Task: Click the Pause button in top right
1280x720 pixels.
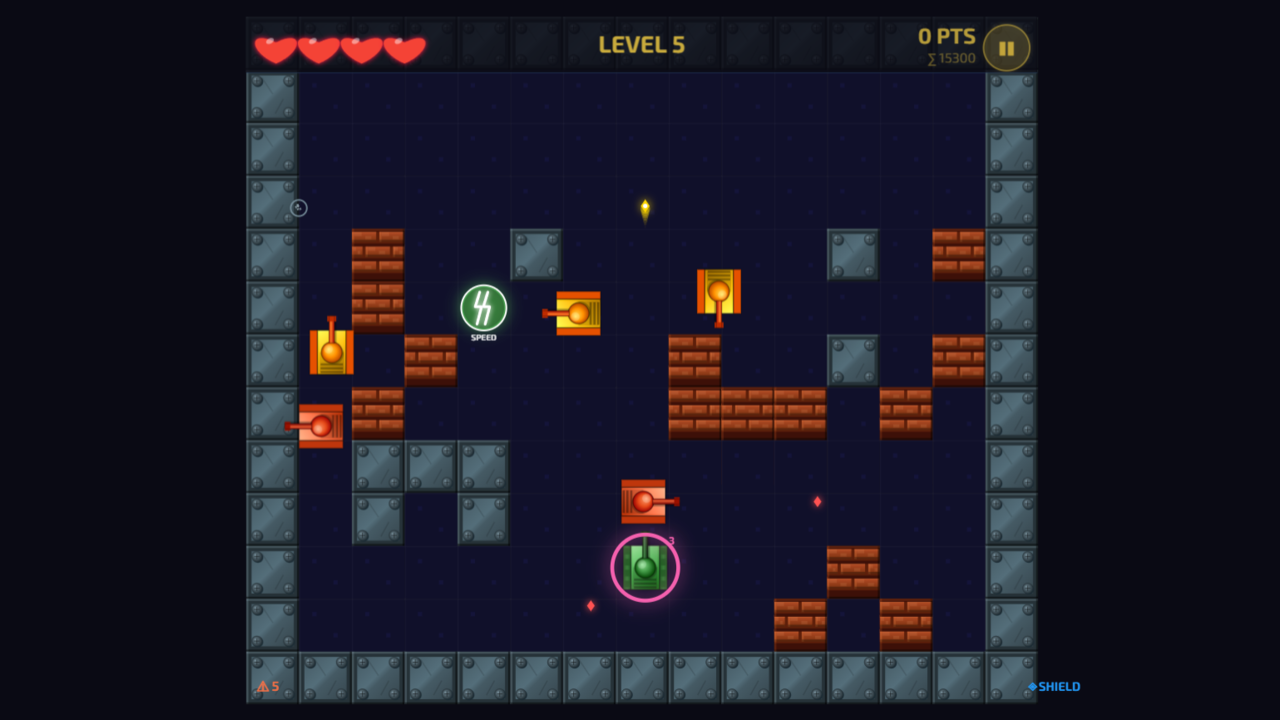Action: coord(1006,46)
